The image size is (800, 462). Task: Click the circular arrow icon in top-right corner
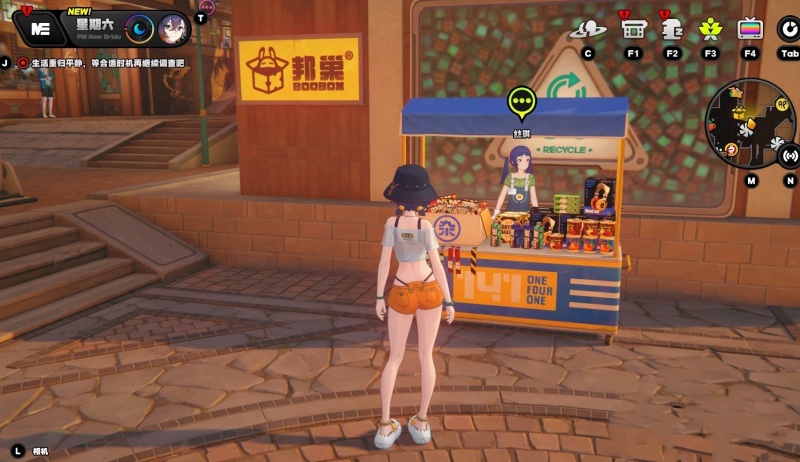click(x=789, y=28)
